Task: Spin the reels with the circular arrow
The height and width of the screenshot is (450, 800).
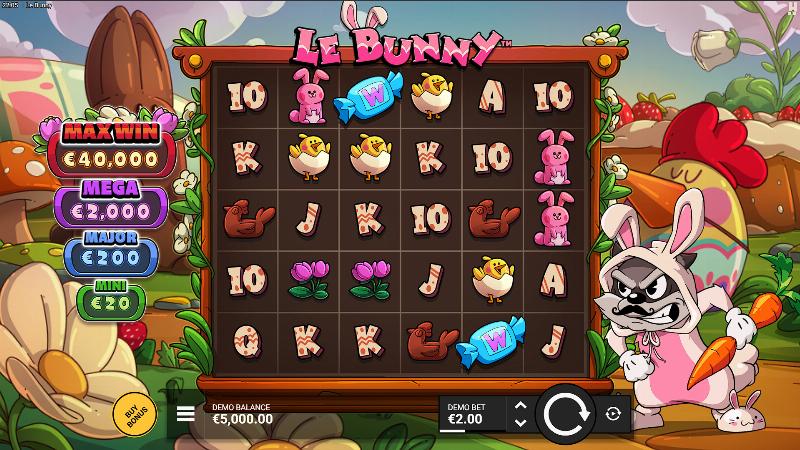Action: point(565,413)
